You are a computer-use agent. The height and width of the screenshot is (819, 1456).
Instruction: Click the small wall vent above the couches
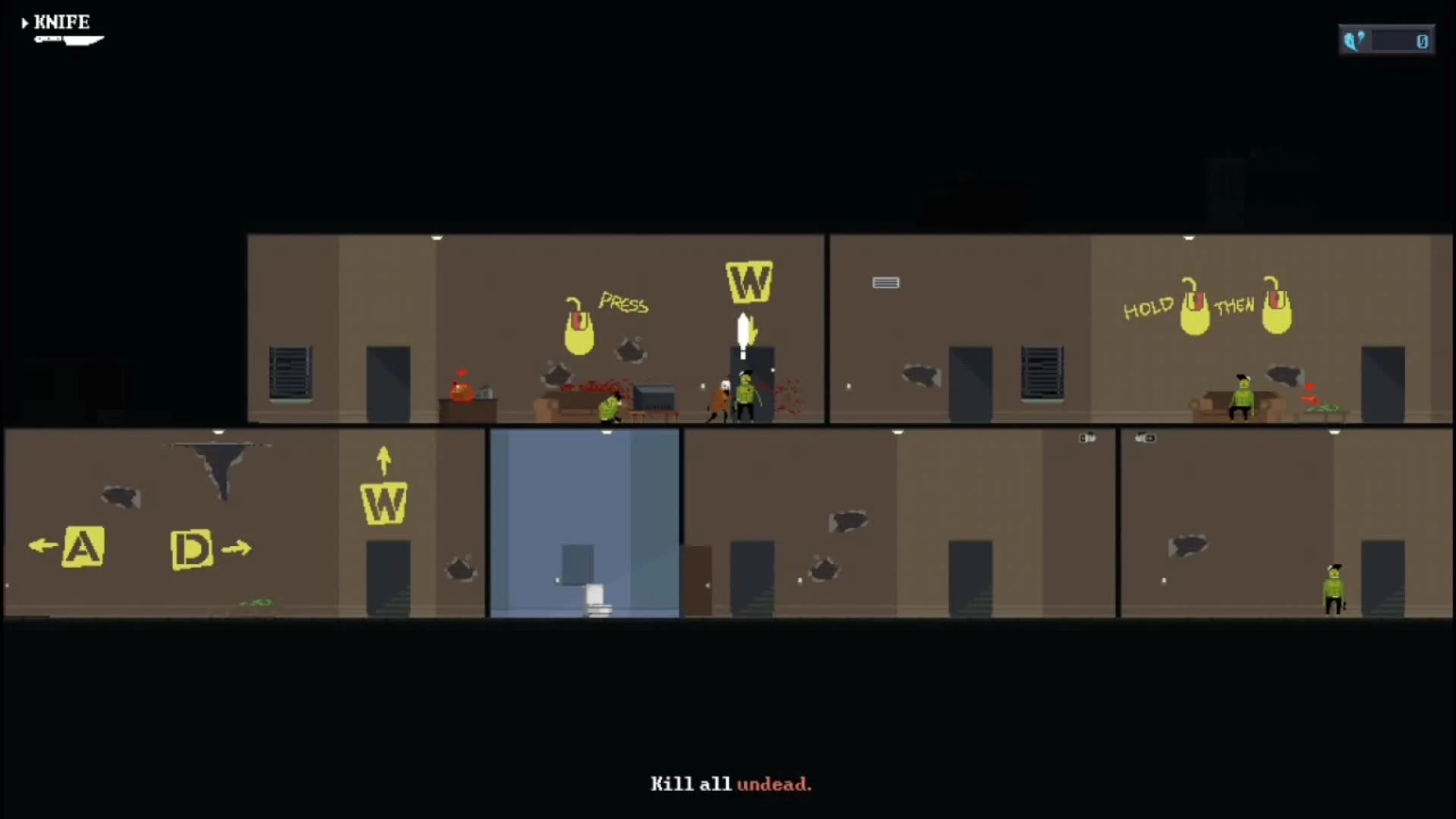pos(886,282)
